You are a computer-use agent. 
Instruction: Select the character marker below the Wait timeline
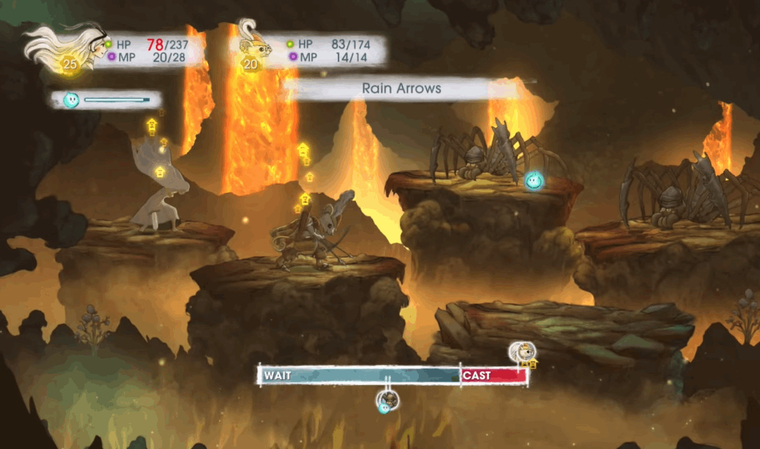tap(386, 401)
